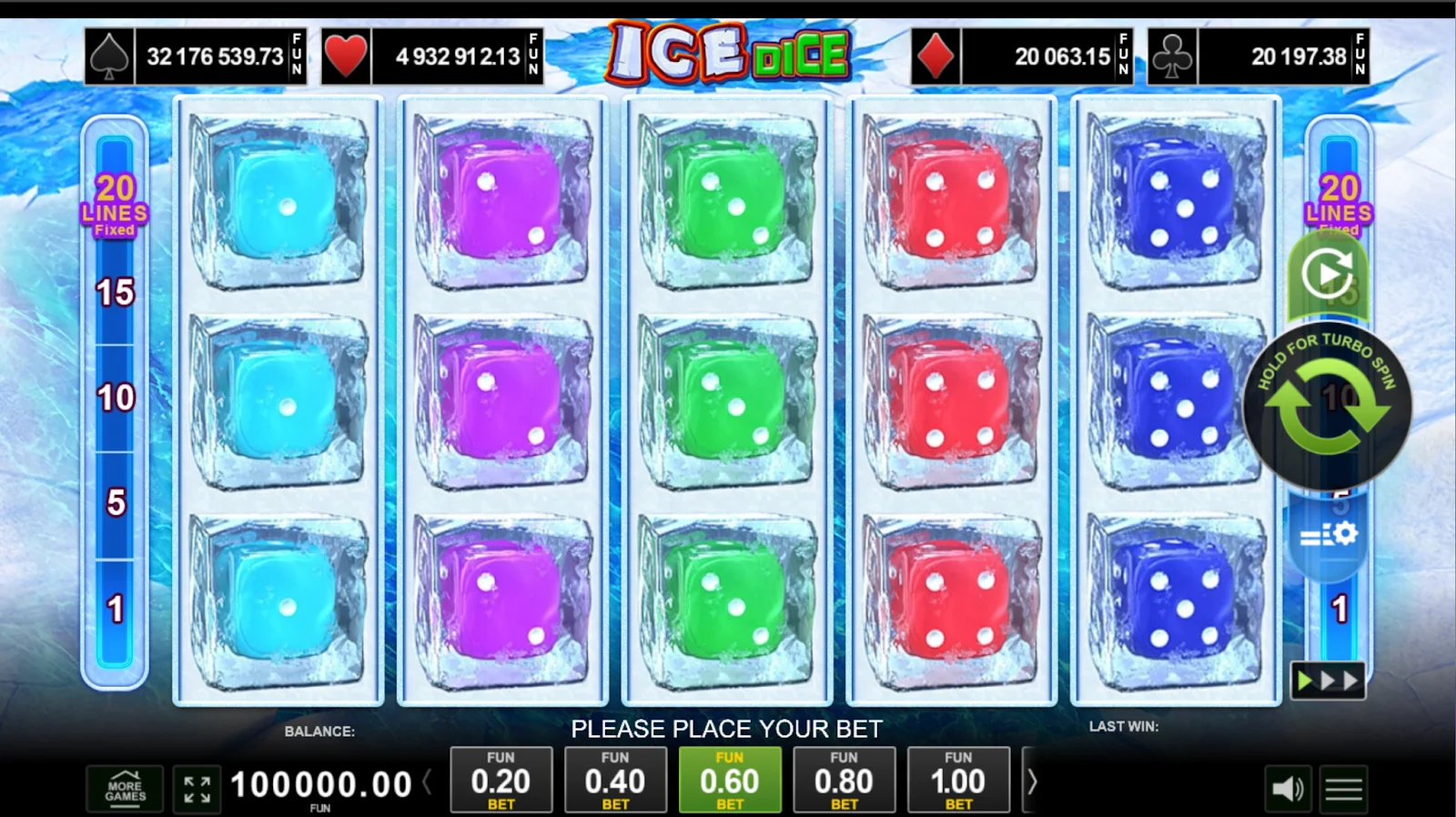Show lower bet options with left arrow
The image size is (1456, 817).
(x=427, y=781)
